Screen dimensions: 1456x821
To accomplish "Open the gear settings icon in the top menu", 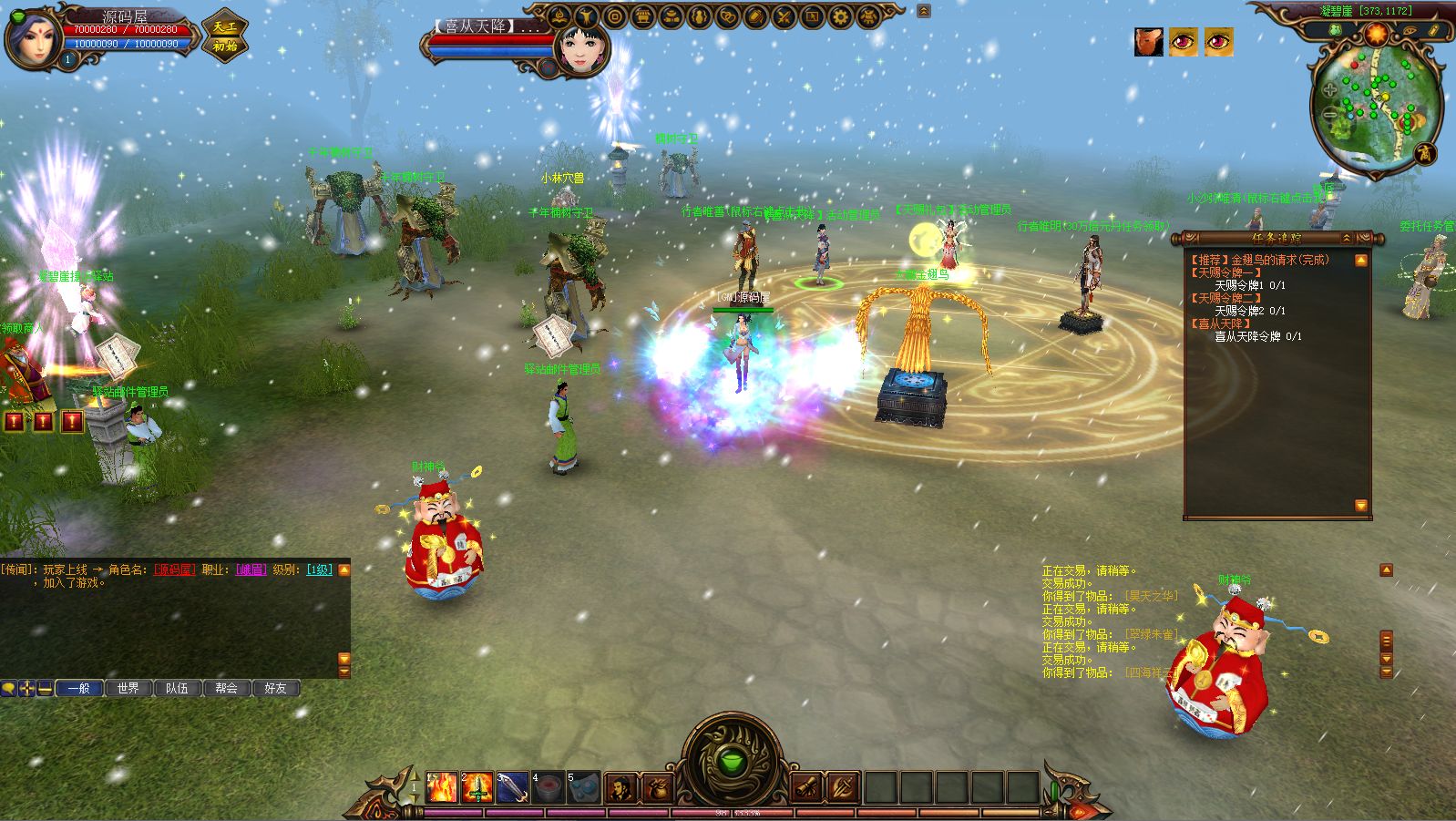I will [840, 16].
